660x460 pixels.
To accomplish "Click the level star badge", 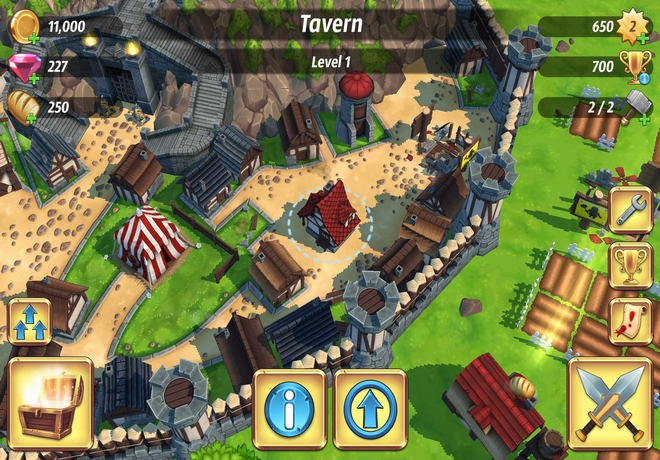I will 631,26.
